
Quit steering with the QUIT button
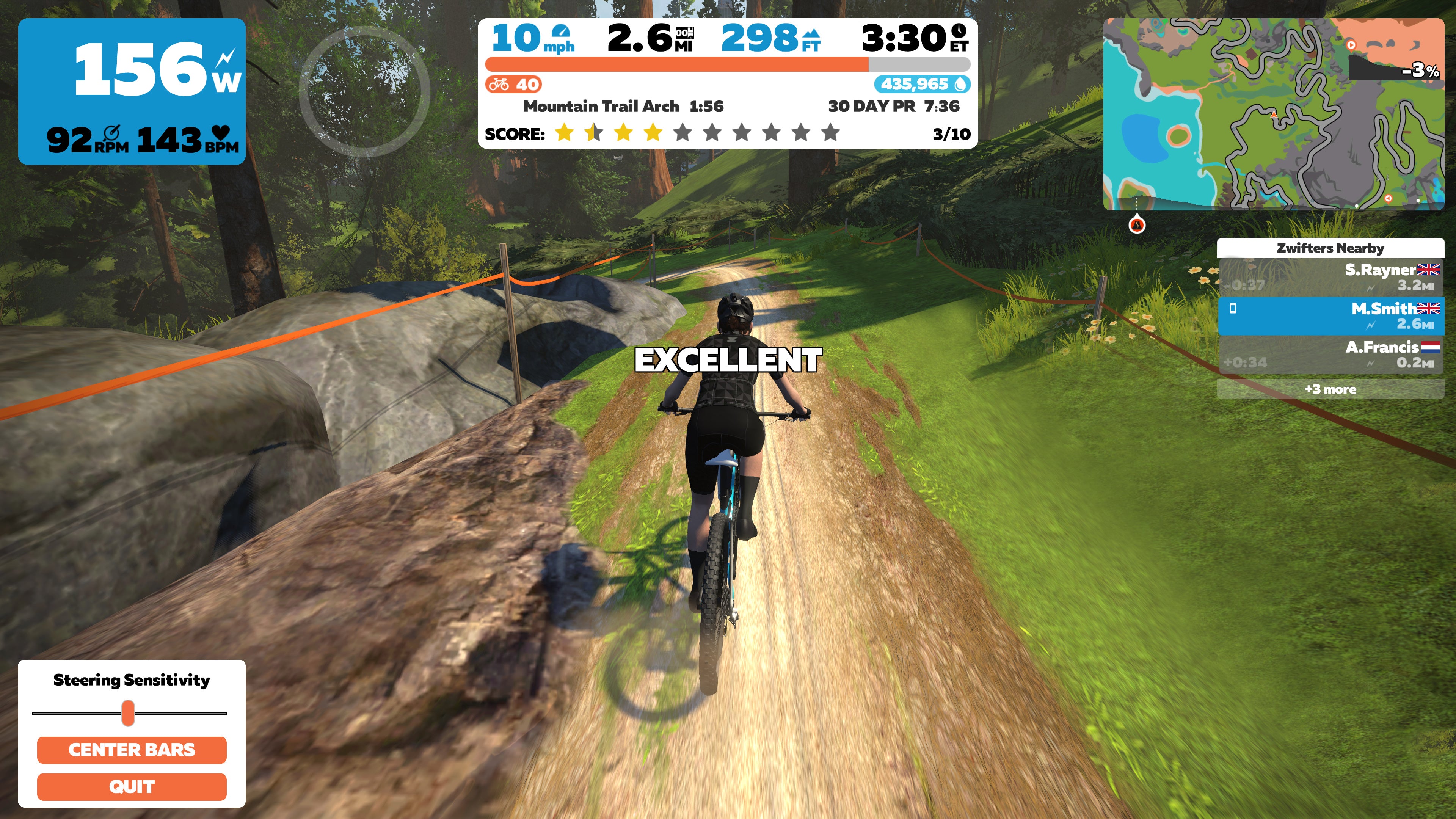132,786
